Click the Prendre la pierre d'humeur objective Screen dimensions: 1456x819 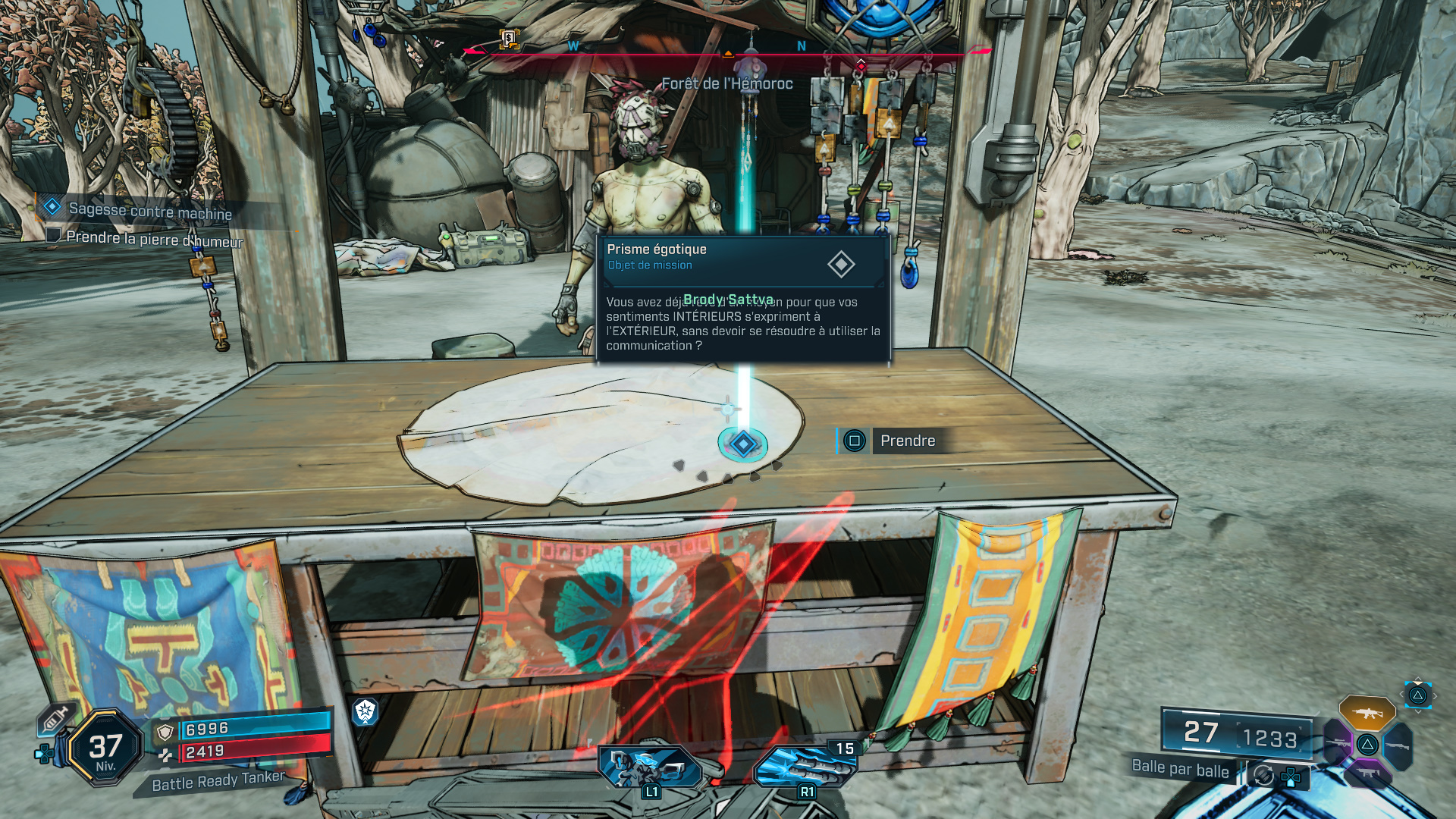click(x=154, y=239)
